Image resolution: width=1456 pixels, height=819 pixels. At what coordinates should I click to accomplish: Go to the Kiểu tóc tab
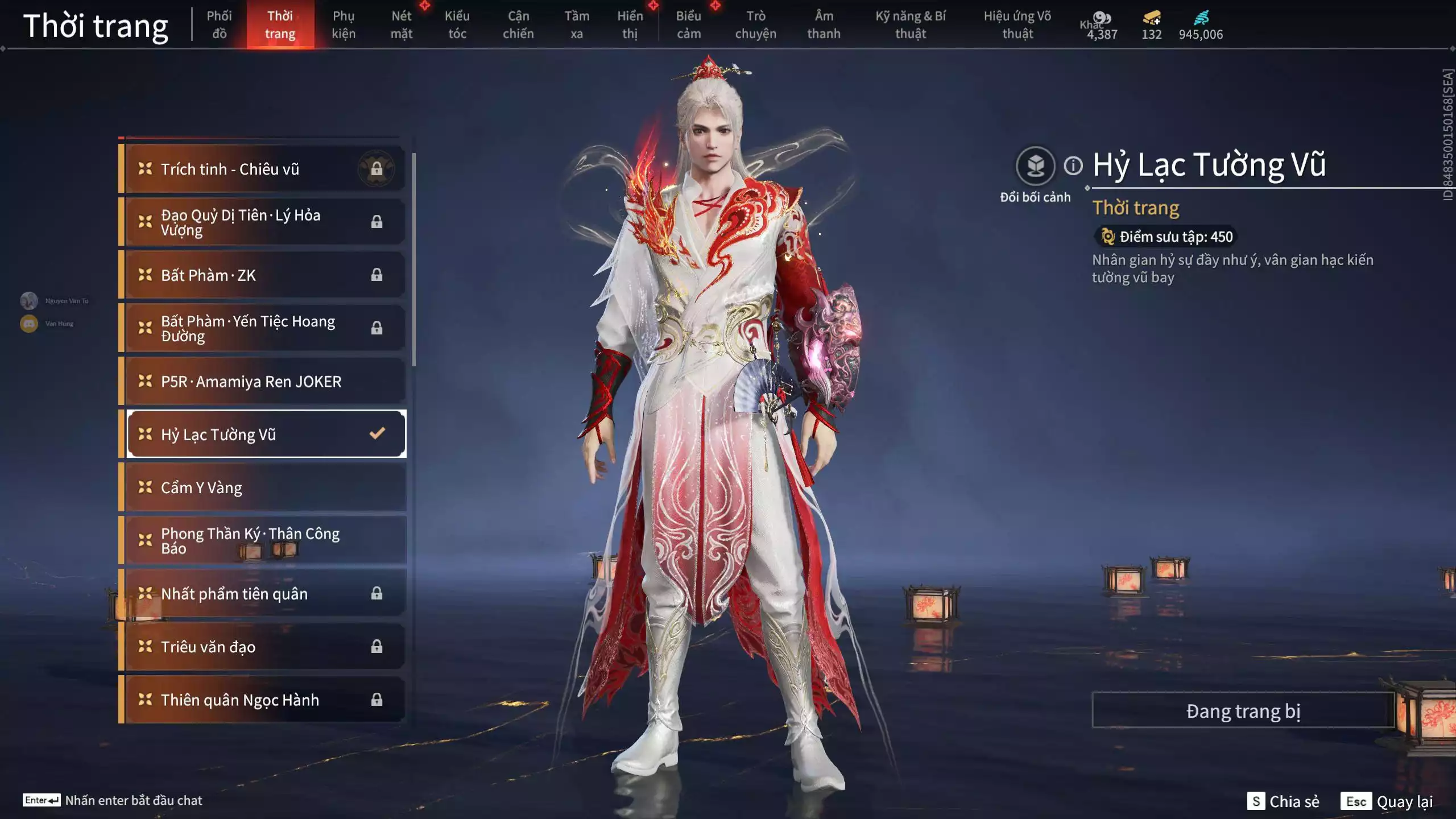pos(457,25)
